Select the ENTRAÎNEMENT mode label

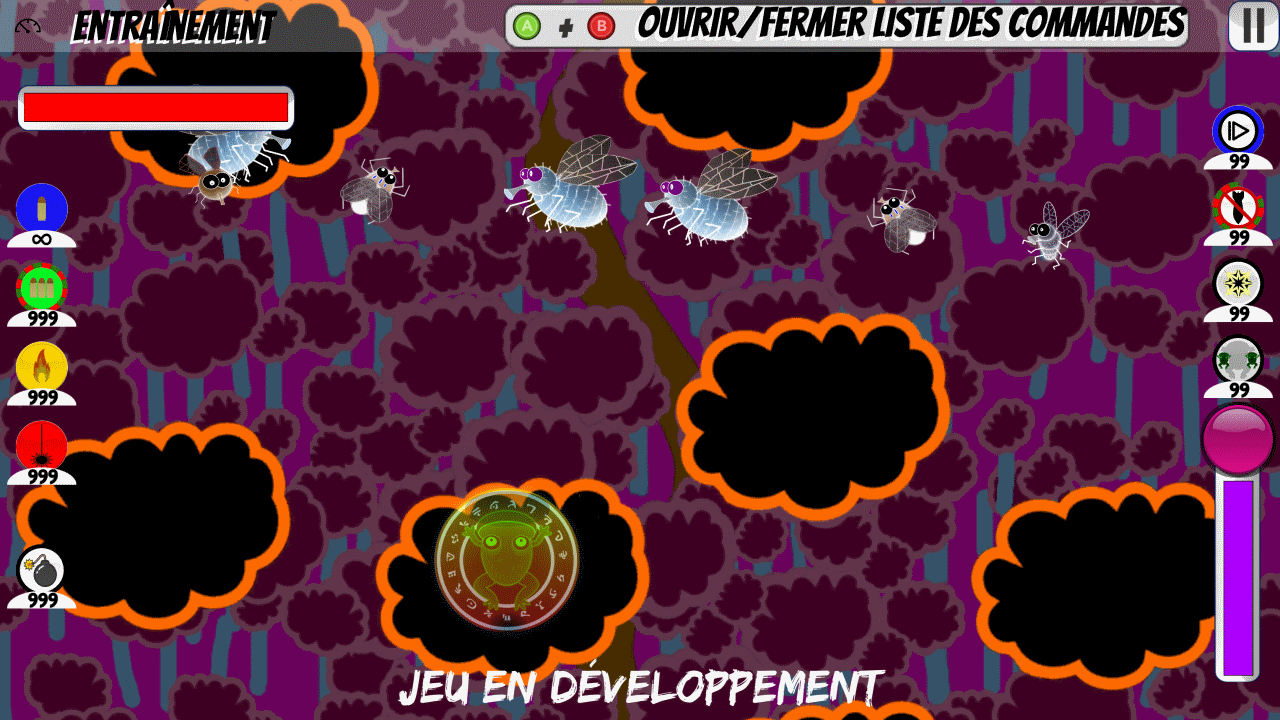coord(175,26)
